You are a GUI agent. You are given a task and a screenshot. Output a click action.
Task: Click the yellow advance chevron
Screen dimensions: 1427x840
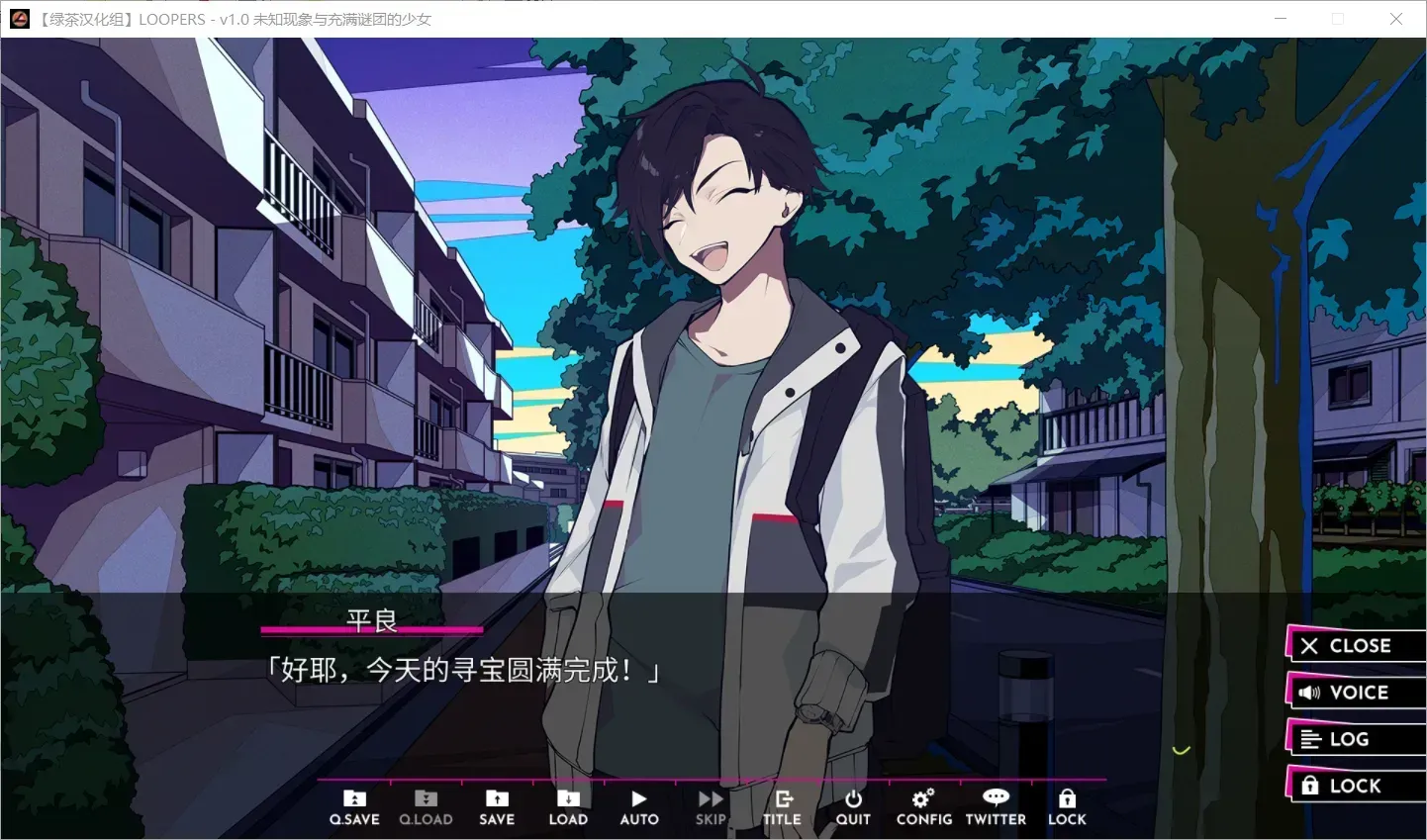(1180, 750)
